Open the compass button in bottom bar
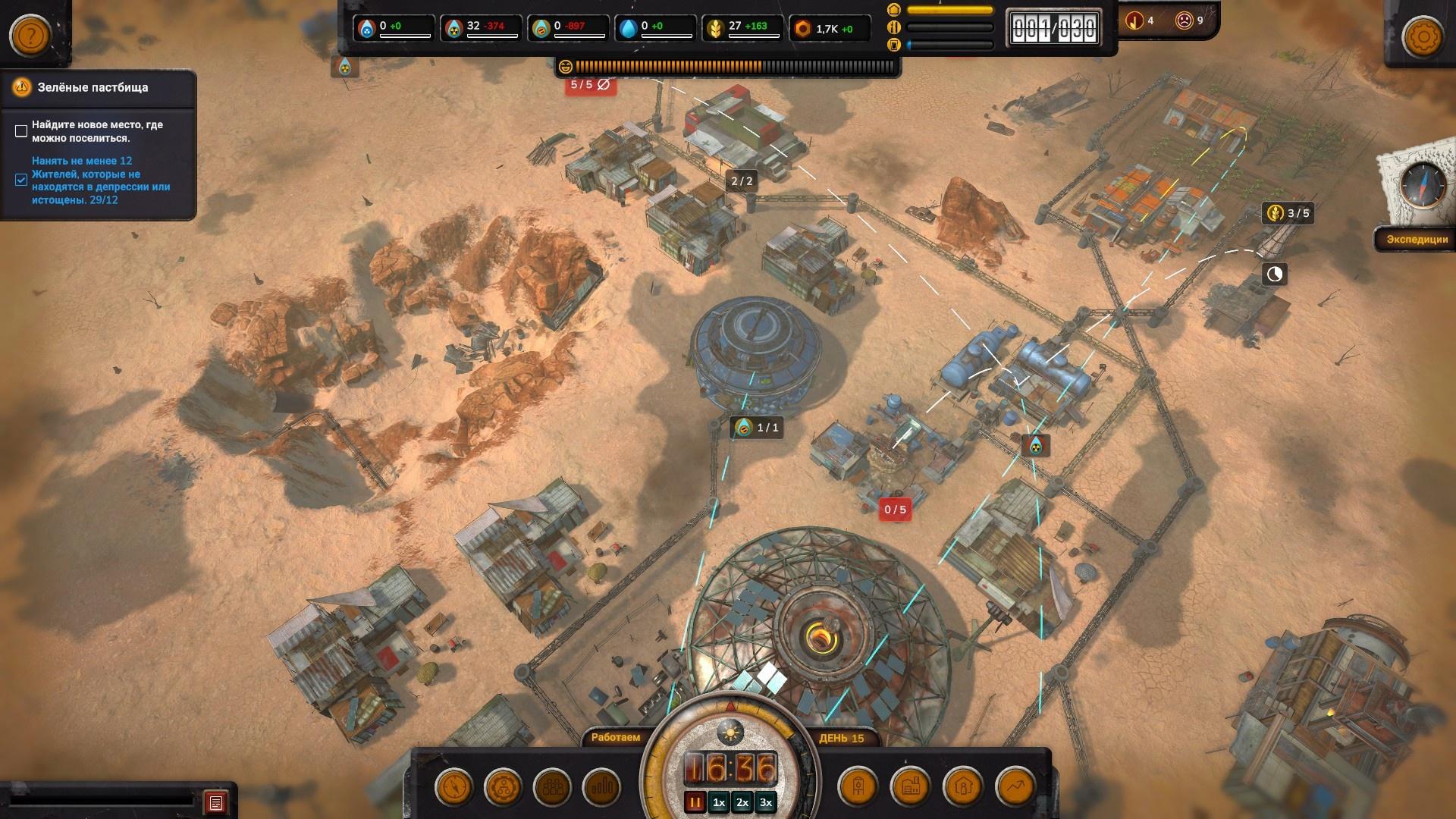The image size is (1456, 819). (454, 787)
